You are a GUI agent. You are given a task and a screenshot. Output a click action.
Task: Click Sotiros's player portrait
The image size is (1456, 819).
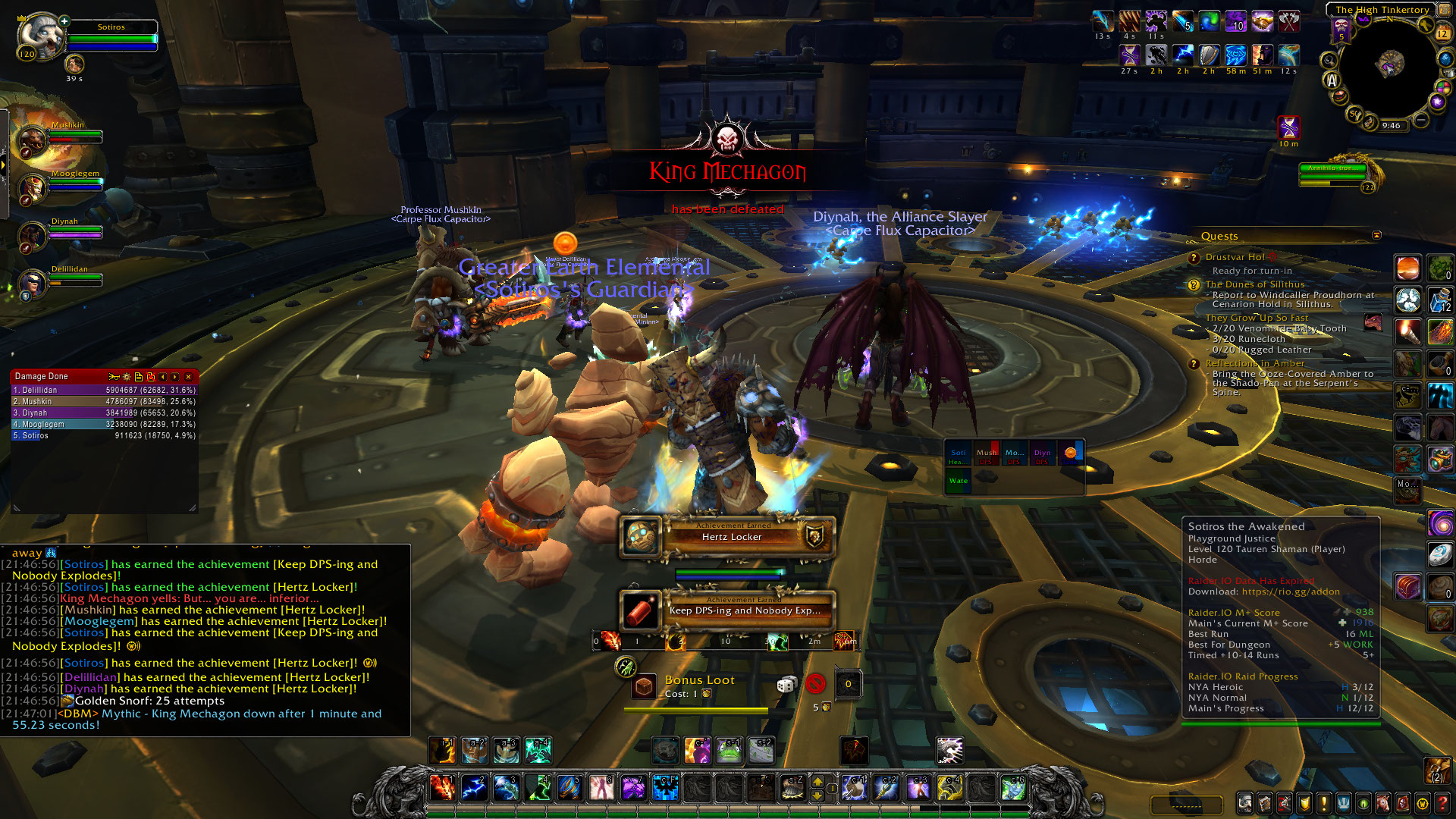[x=42, y=36]
